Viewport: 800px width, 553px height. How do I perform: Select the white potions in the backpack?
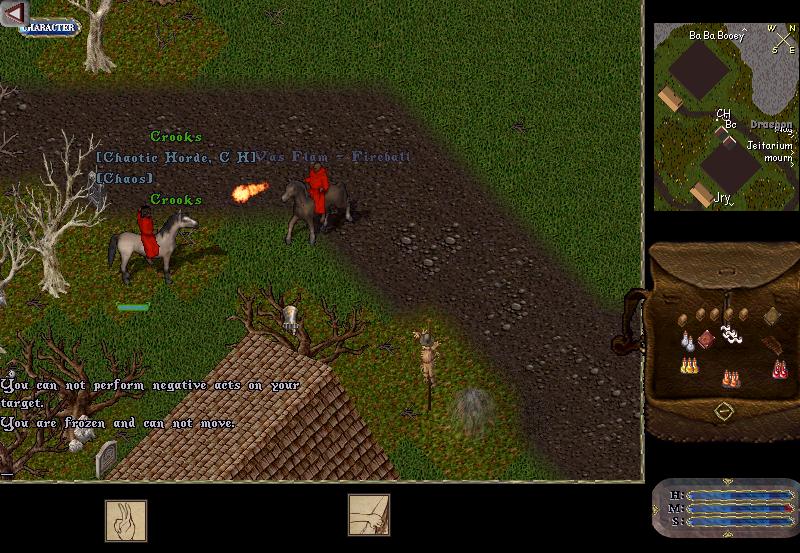(687, 341)
